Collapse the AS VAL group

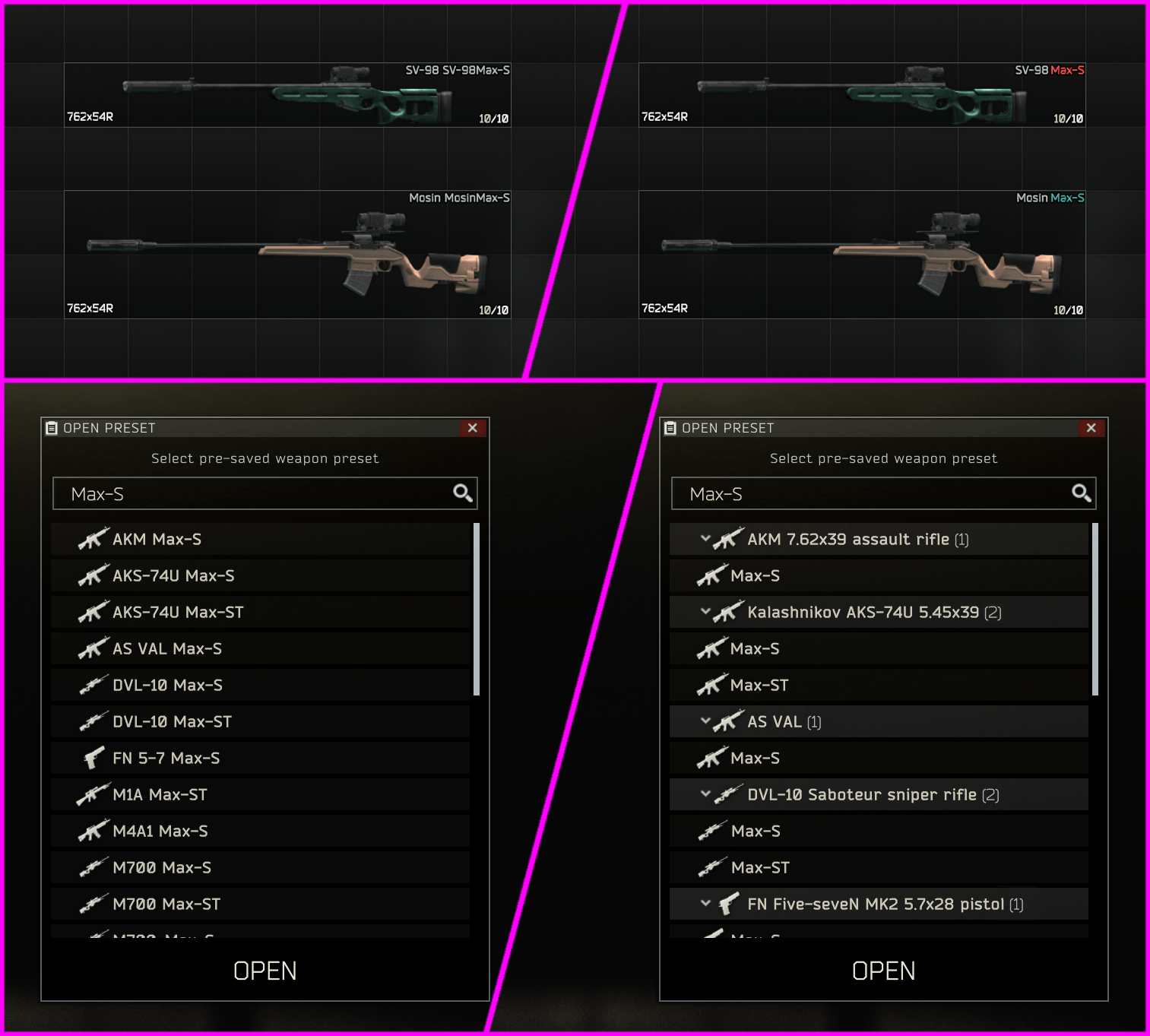click(x=705, y=721)
